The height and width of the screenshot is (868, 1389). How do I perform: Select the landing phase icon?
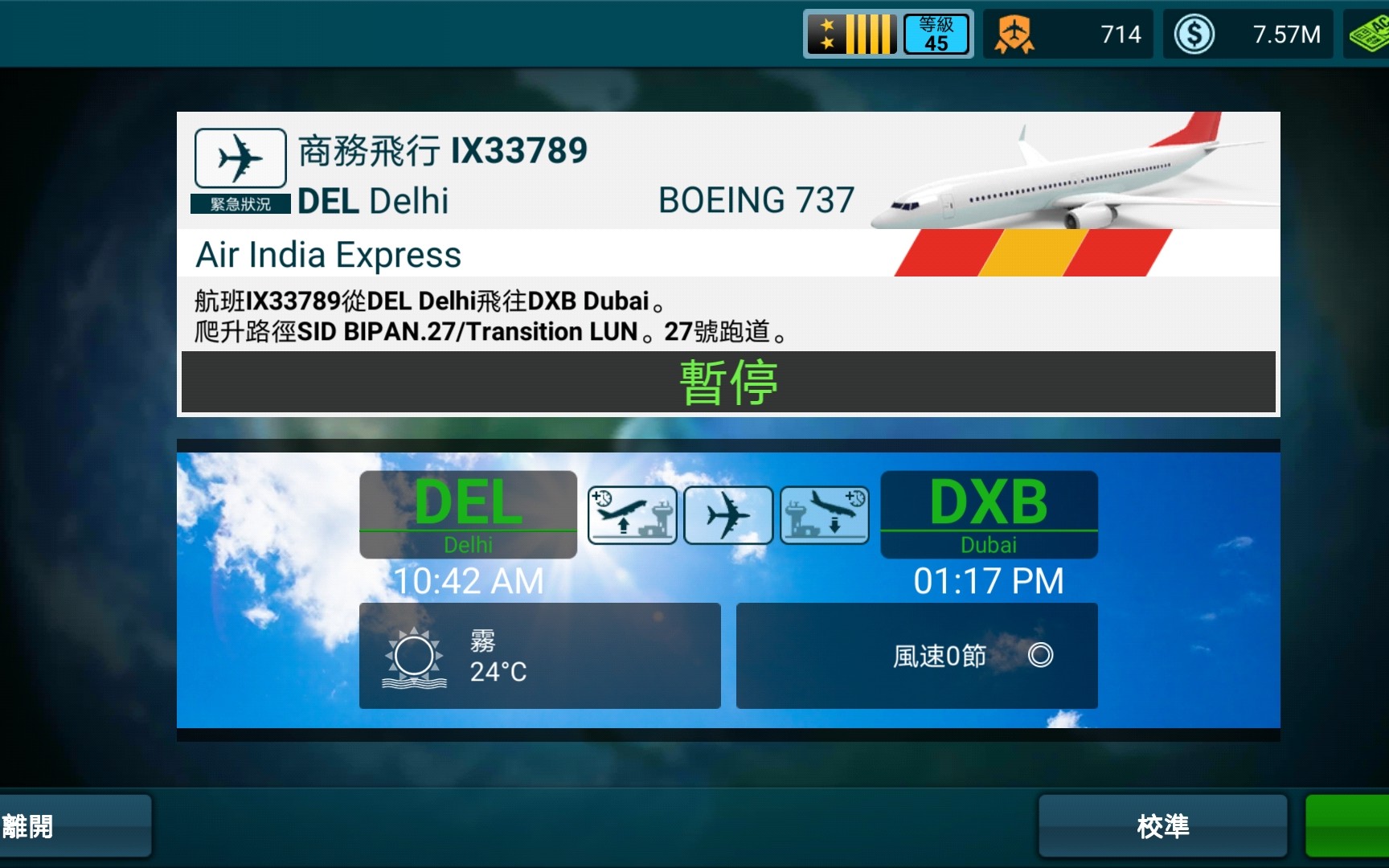tap(824, 514)
